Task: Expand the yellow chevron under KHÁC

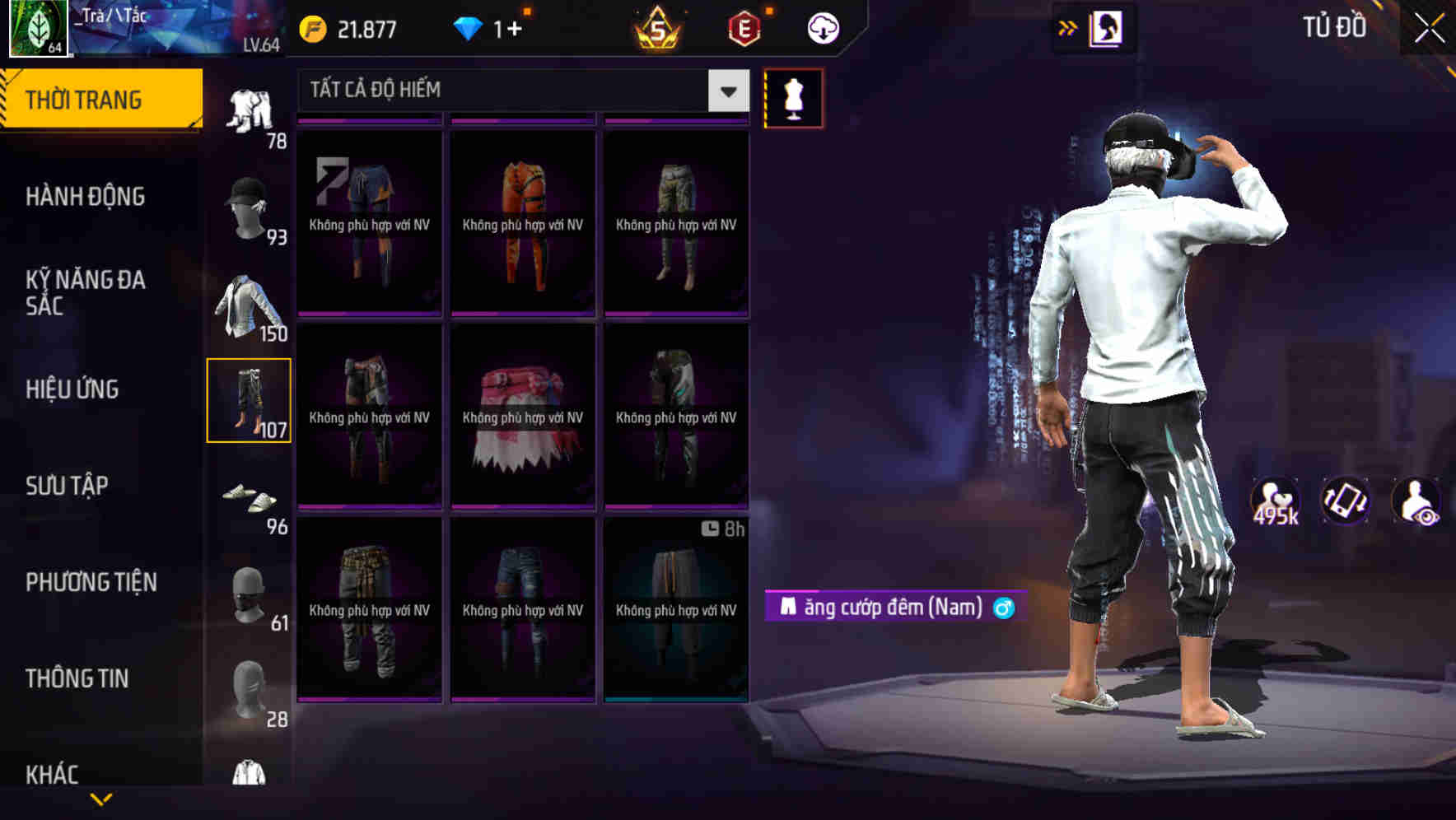Action: [100, 798]
